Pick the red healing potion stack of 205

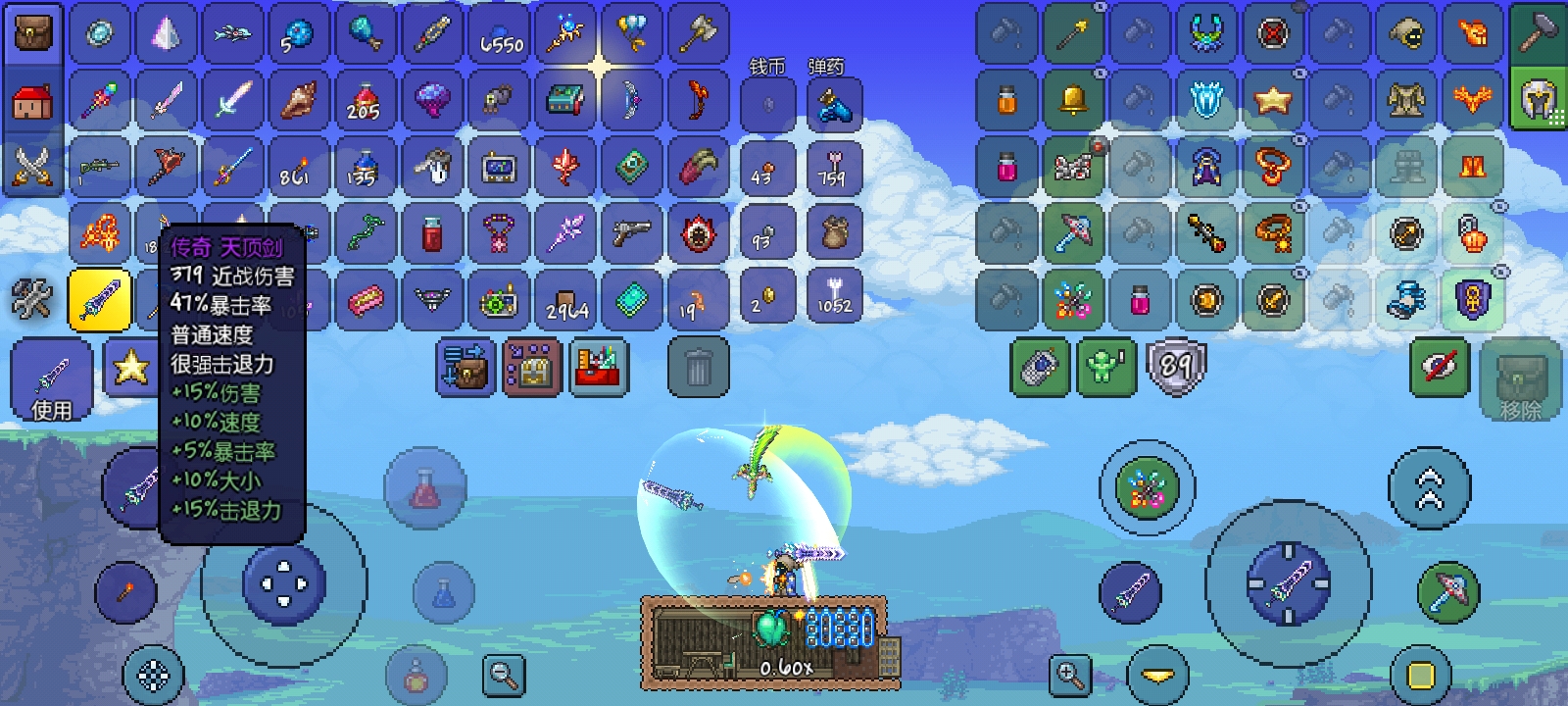coord(365,101)
